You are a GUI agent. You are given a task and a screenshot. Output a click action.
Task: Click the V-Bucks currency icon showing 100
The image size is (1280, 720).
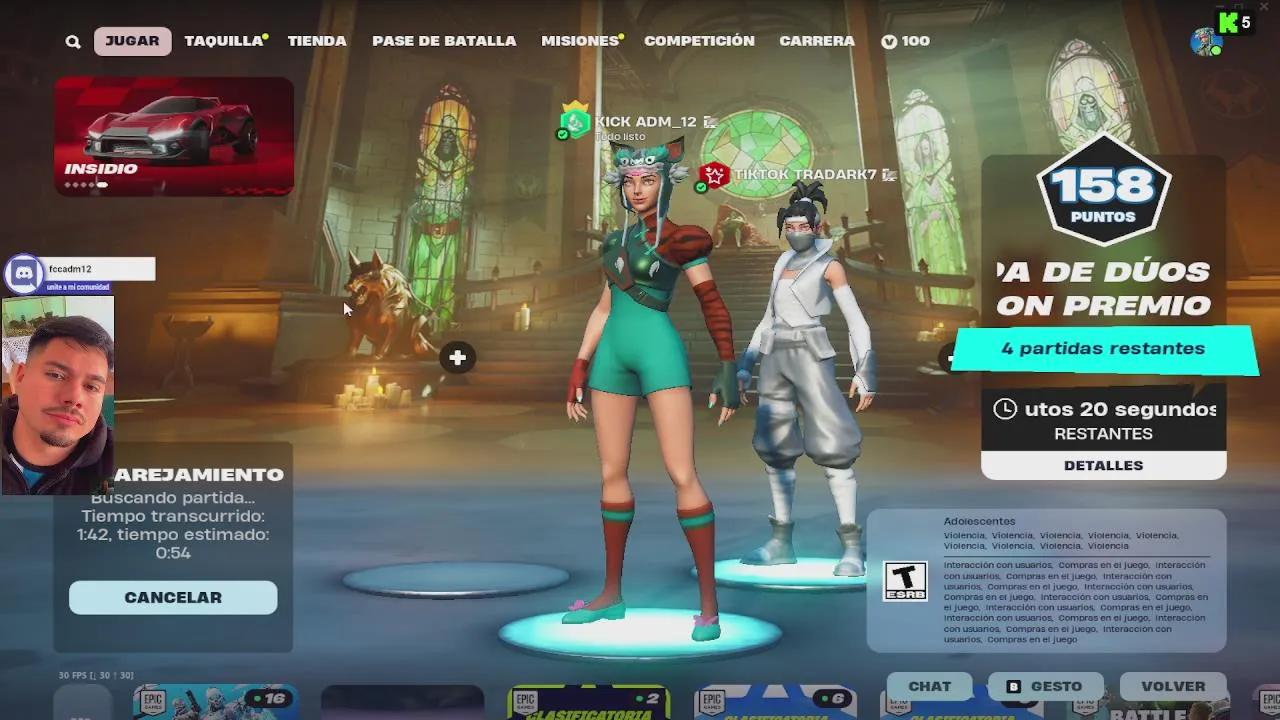pos(891,41)
